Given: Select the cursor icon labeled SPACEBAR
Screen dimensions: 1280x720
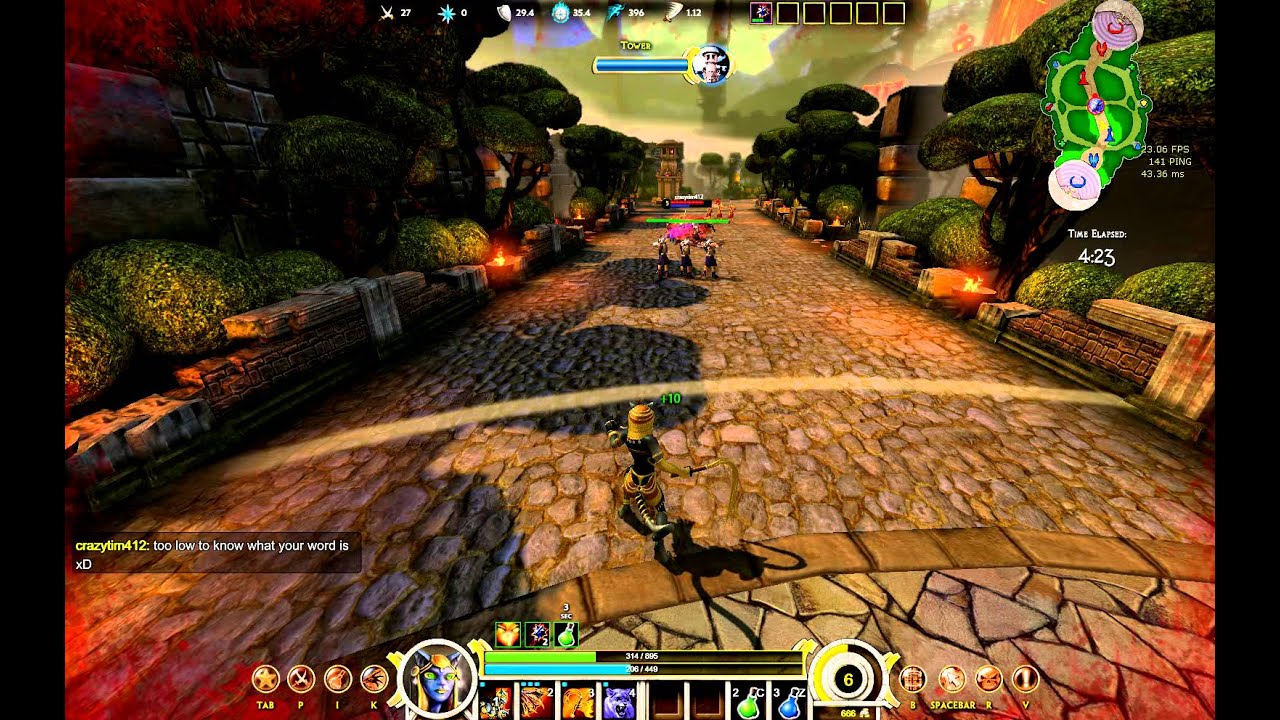Looking at the screenshot, I should pos(952,680).
